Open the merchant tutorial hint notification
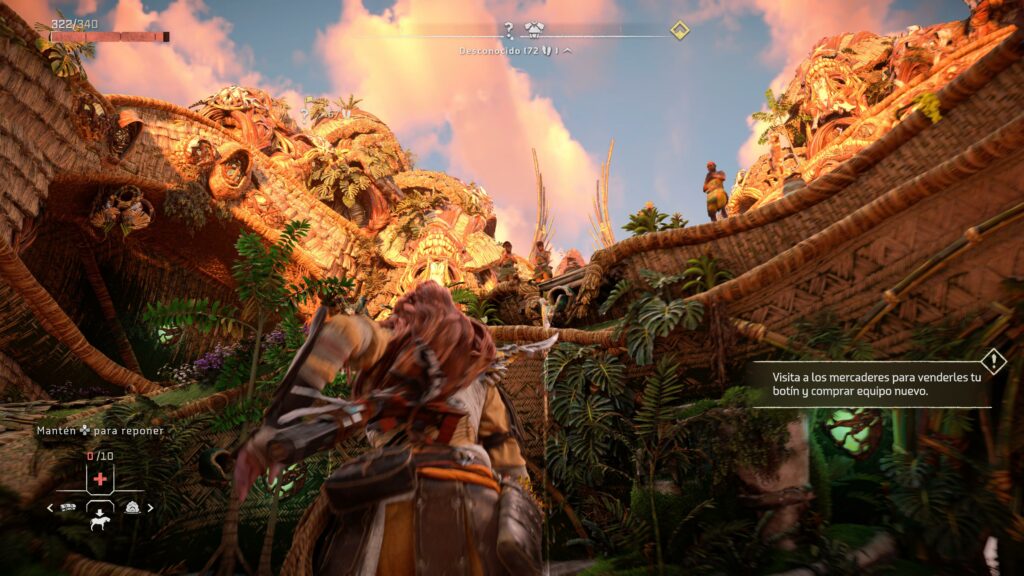This screenshot has height=576, width=1024. pyautogui.click(x=870, y=385)
